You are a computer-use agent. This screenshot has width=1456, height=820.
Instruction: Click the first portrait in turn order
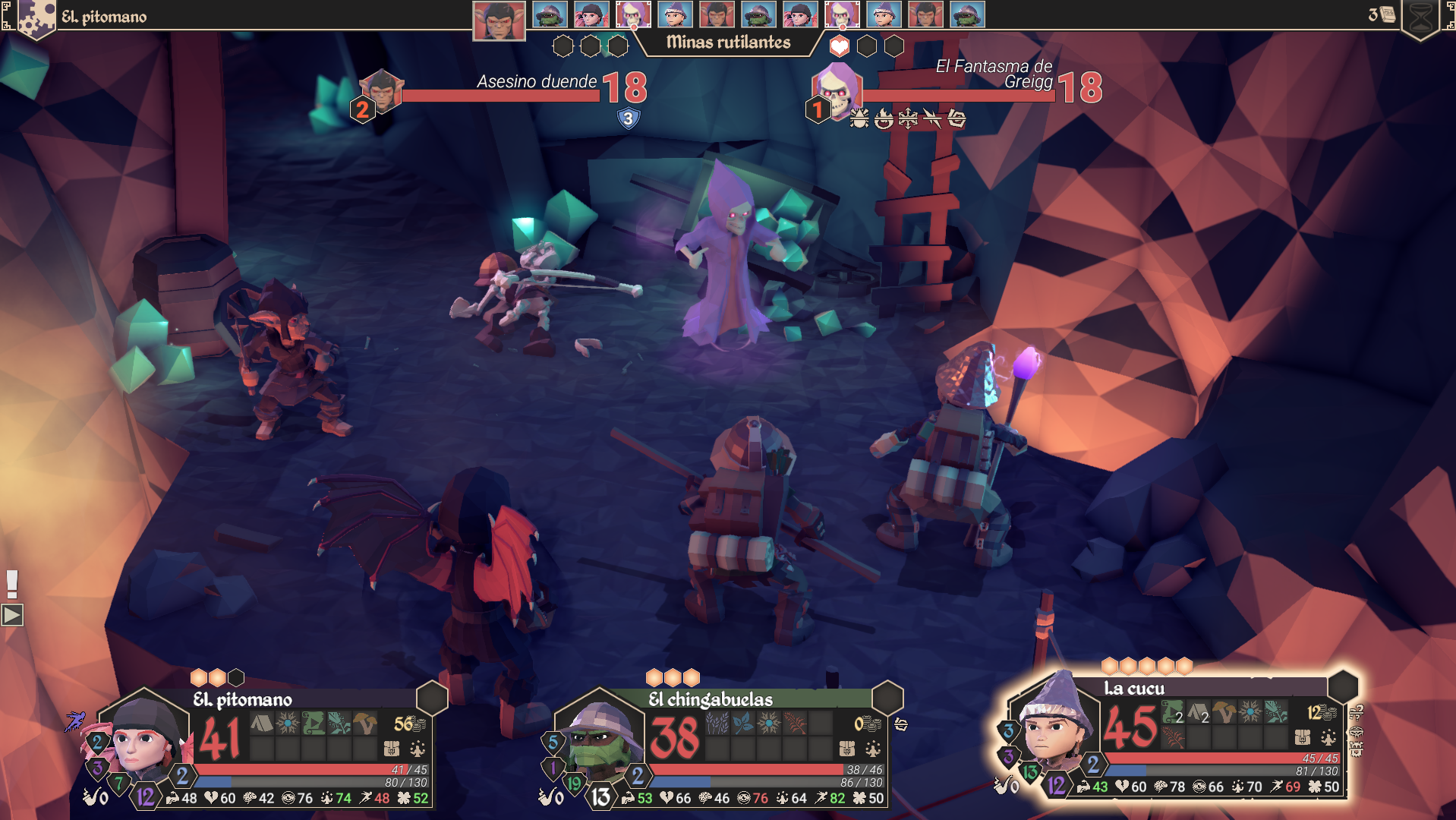pos(499,20)
